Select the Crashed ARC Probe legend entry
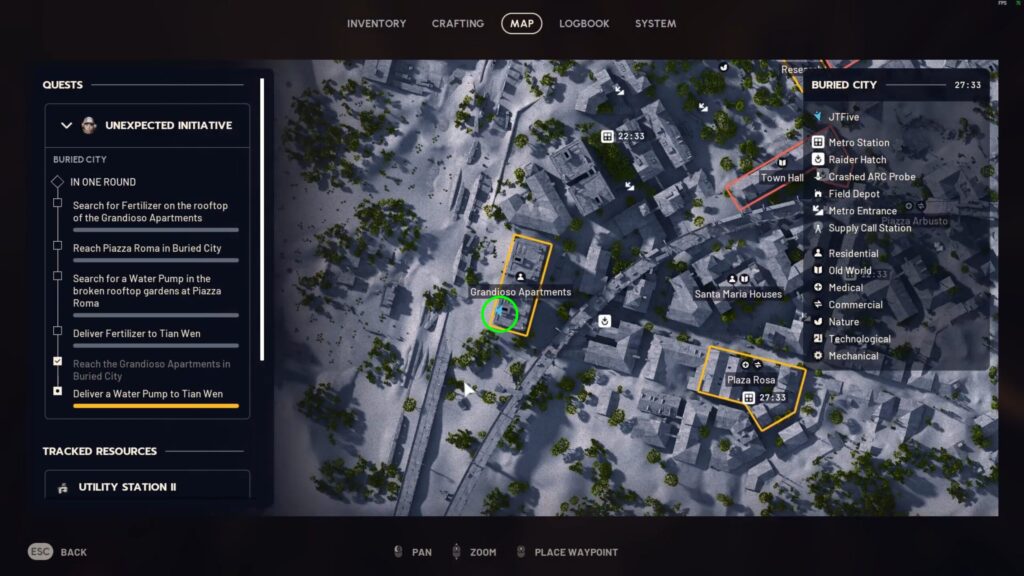The width and height of the screenshot is (1024, 576). (871, 177)
